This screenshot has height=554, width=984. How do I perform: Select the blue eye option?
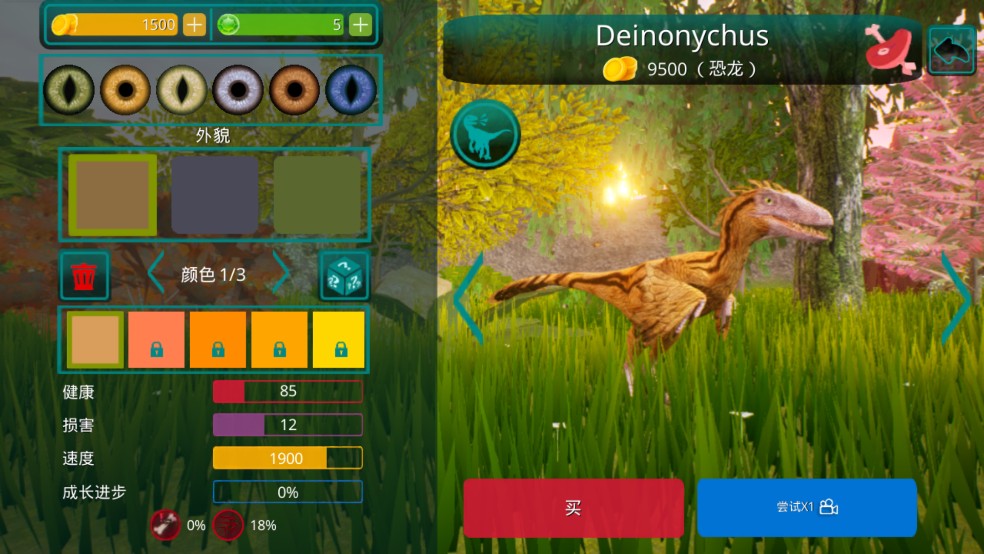351,90
